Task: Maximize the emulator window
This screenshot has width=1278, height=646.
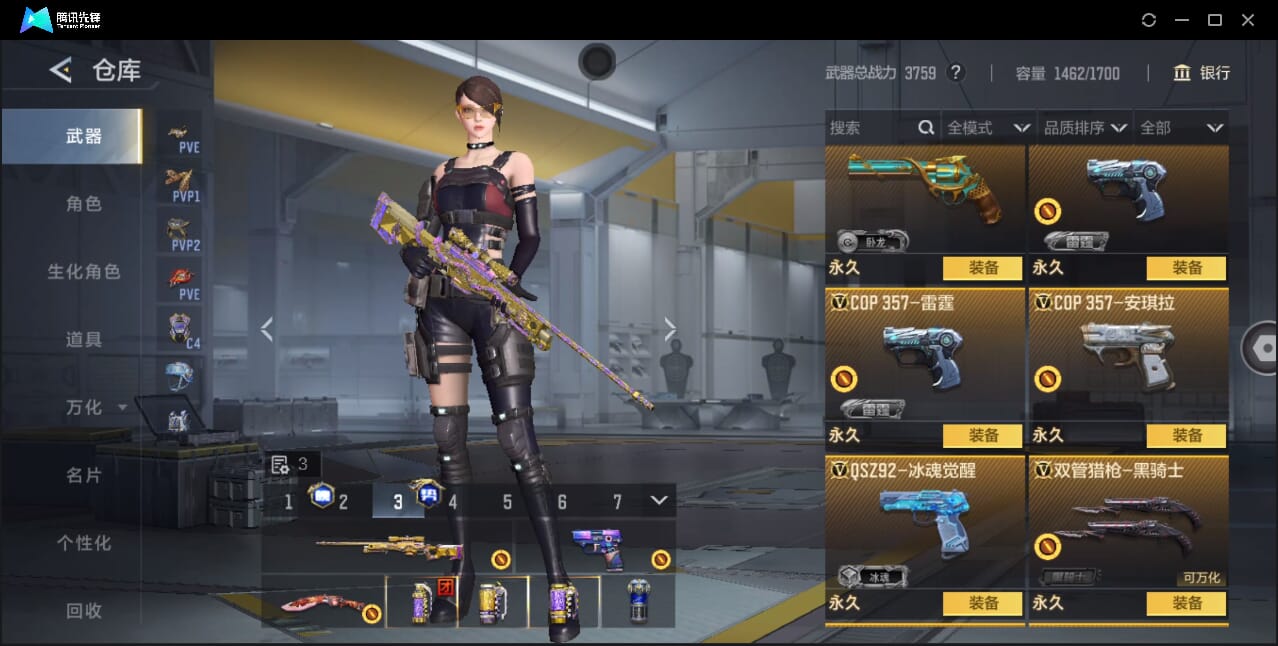Action: pyautogui.click(x=1215, y=20)
